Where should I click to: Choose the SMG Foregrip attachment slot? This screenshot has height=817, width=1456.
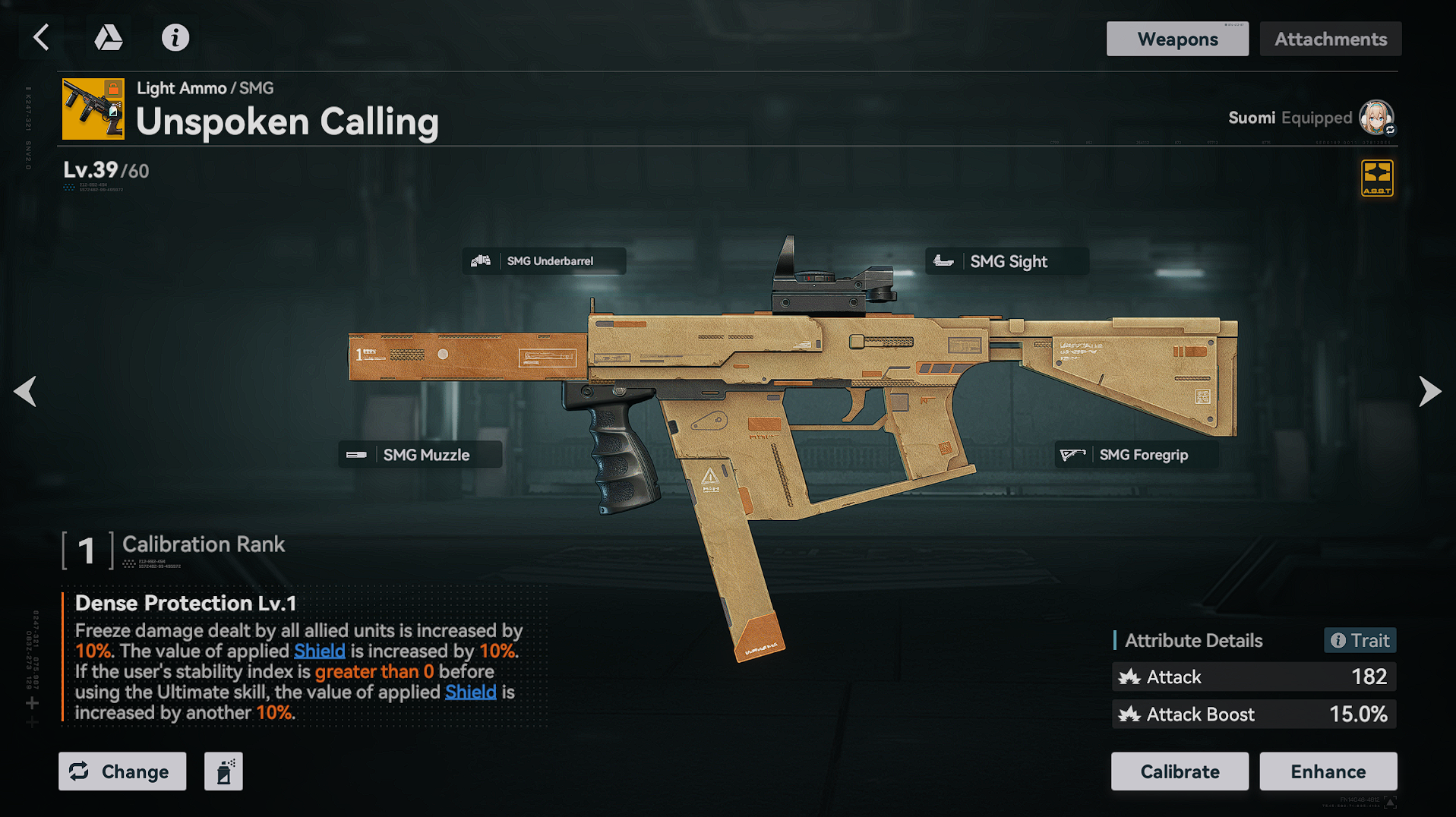(1136, 455)
